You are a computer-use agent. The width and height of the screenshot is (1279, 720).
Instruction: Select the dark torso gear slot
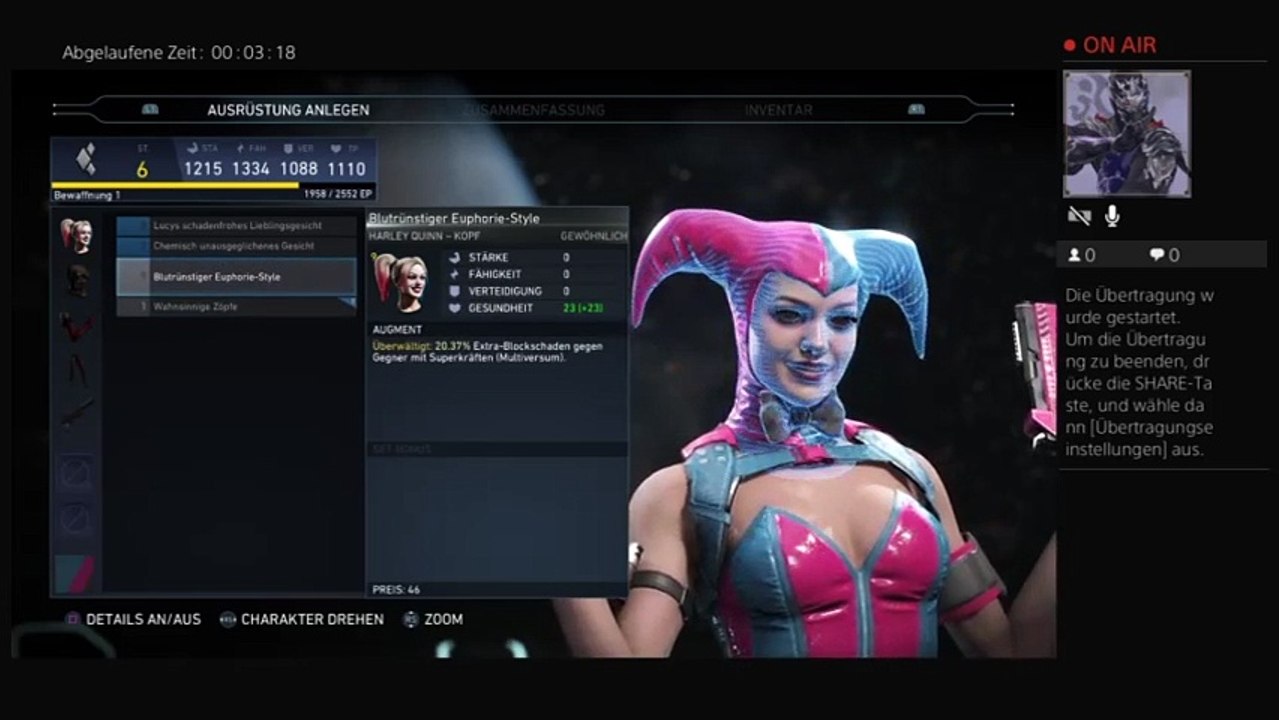click(x=76, y=281)
